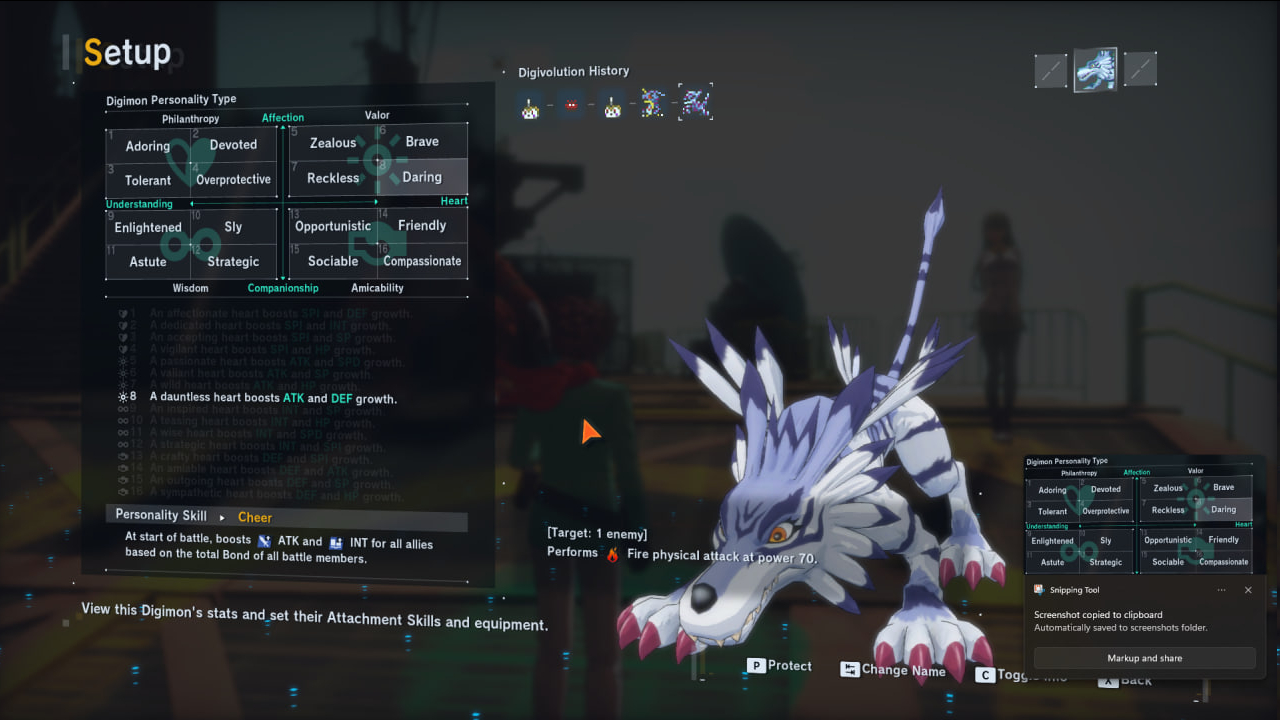Click the red Digimon icon in Digivolution History
The image size is (1280, 720).
[571, 104]
